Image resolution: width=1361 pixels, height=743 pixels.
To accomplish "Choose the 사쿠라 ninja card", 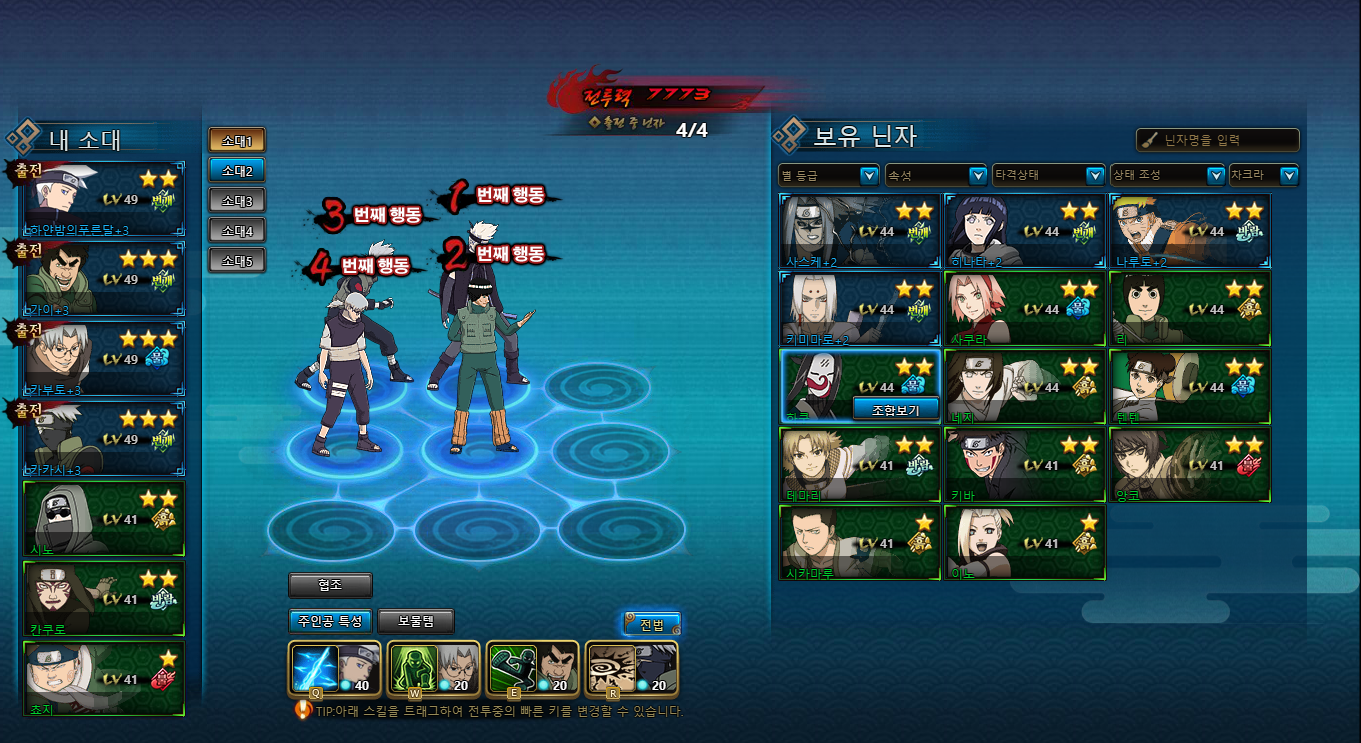I will coord(1025,309).
